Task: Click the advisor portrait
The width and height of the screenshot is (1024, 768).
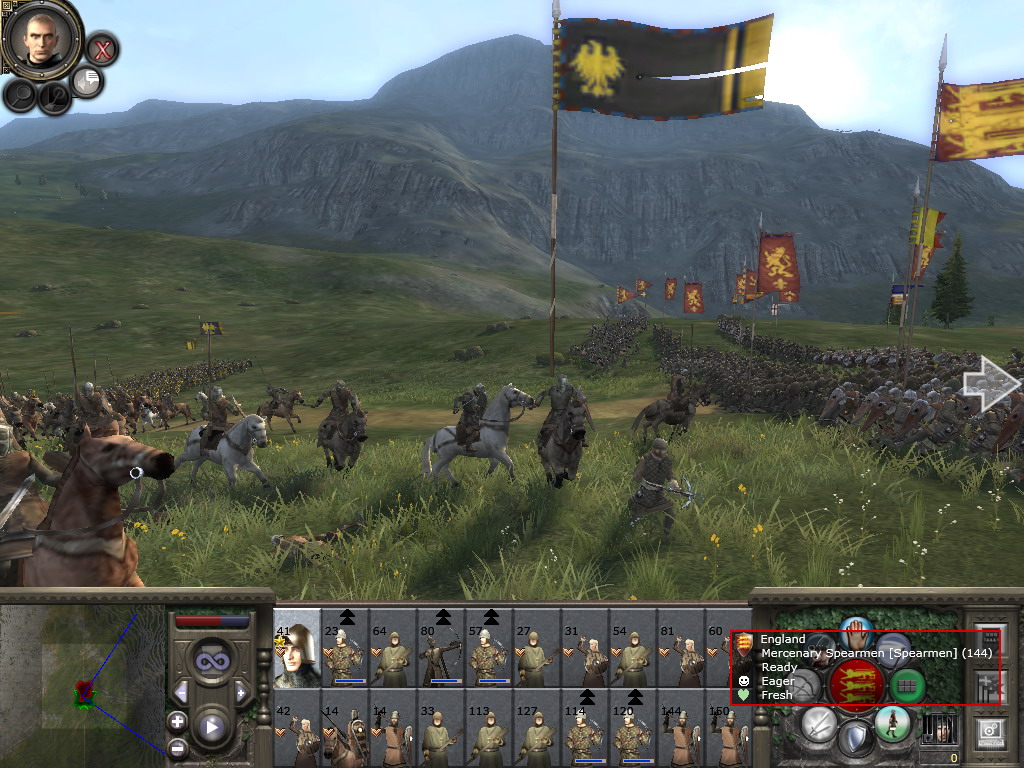Action: (42, 39)
